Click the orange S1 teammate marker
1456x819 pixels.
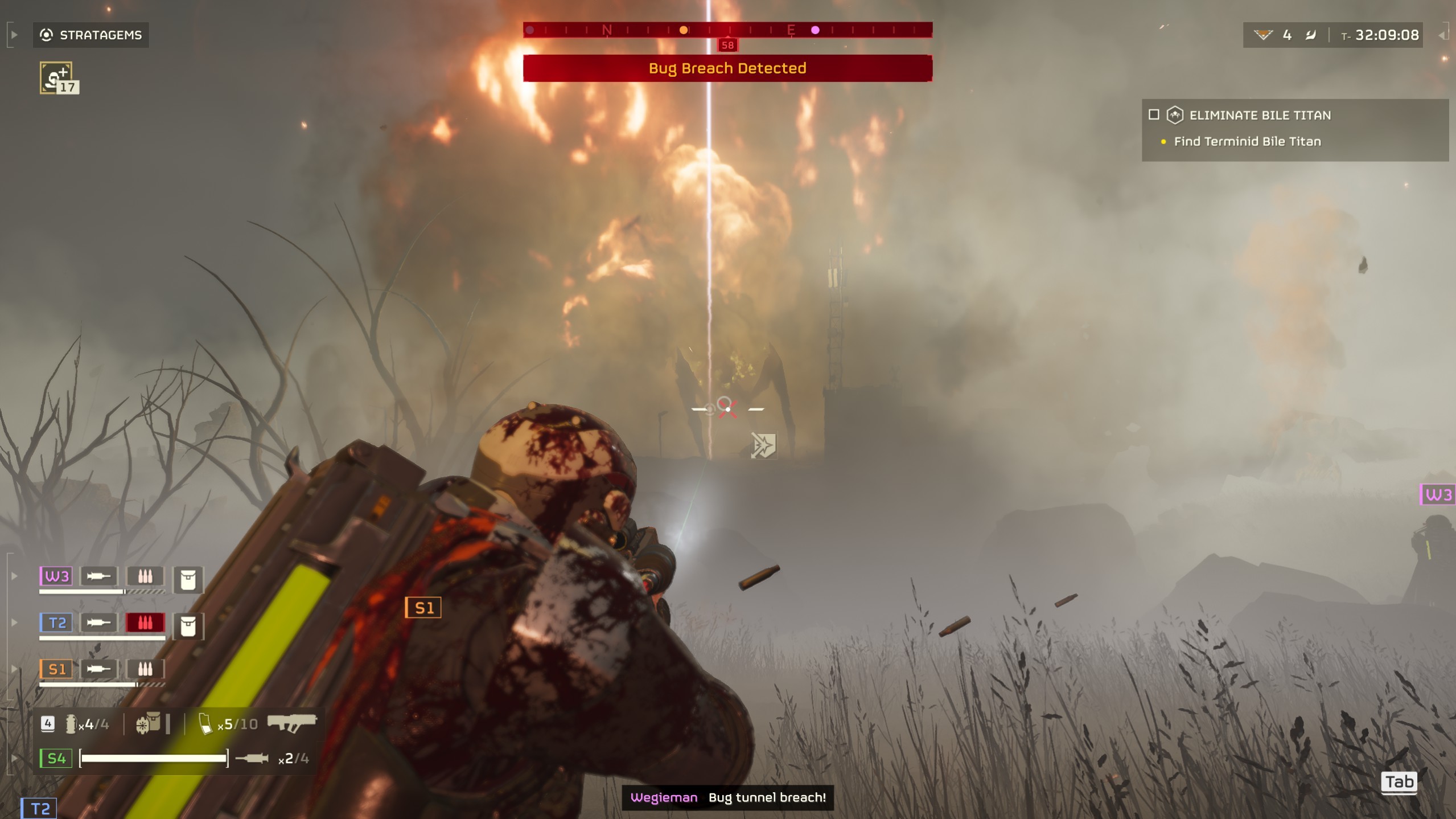pyautogui.click(x=423, y=608)
